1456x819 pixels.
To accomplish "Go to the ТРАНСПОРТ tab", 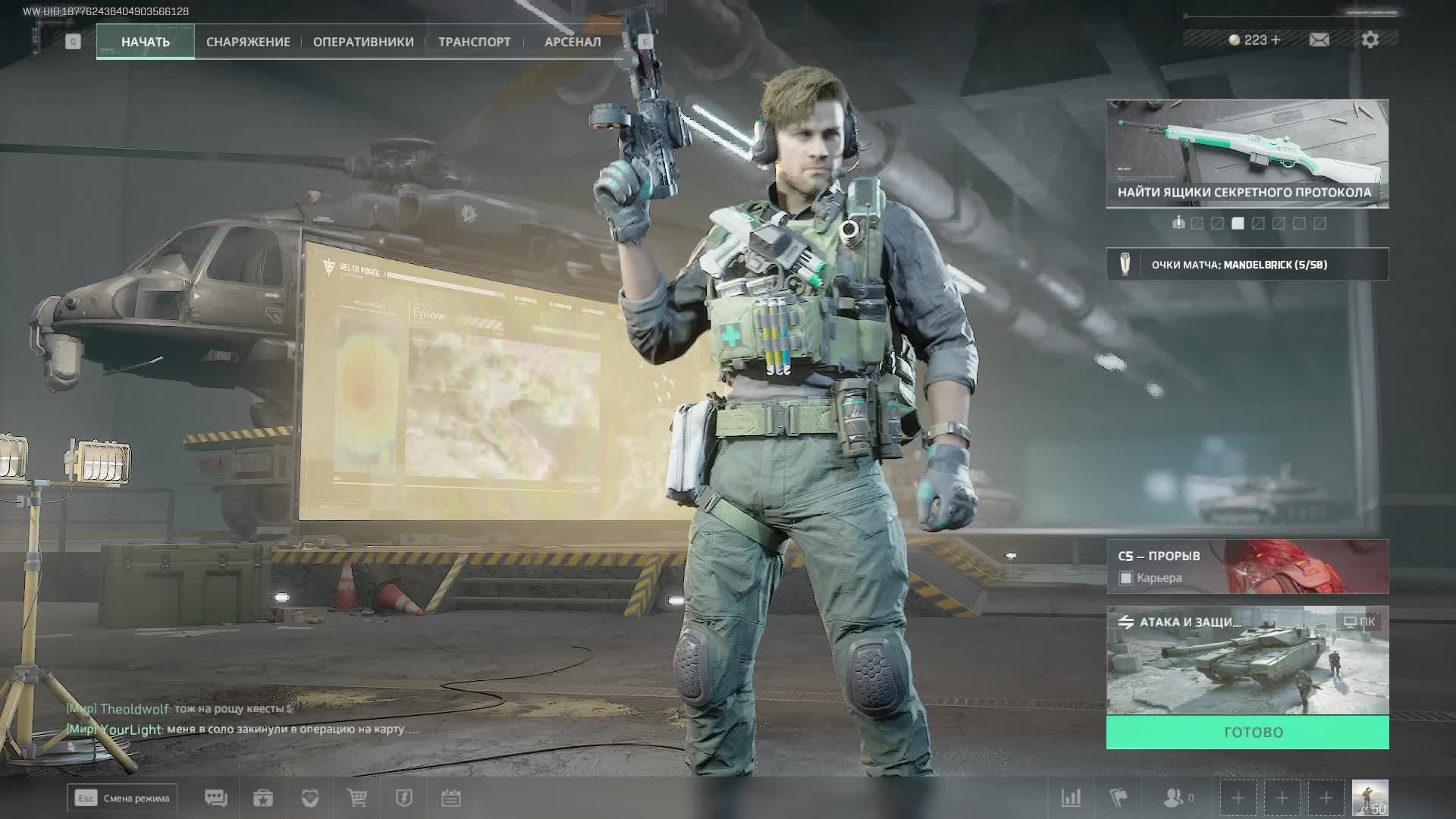I will tap(474, 42).
